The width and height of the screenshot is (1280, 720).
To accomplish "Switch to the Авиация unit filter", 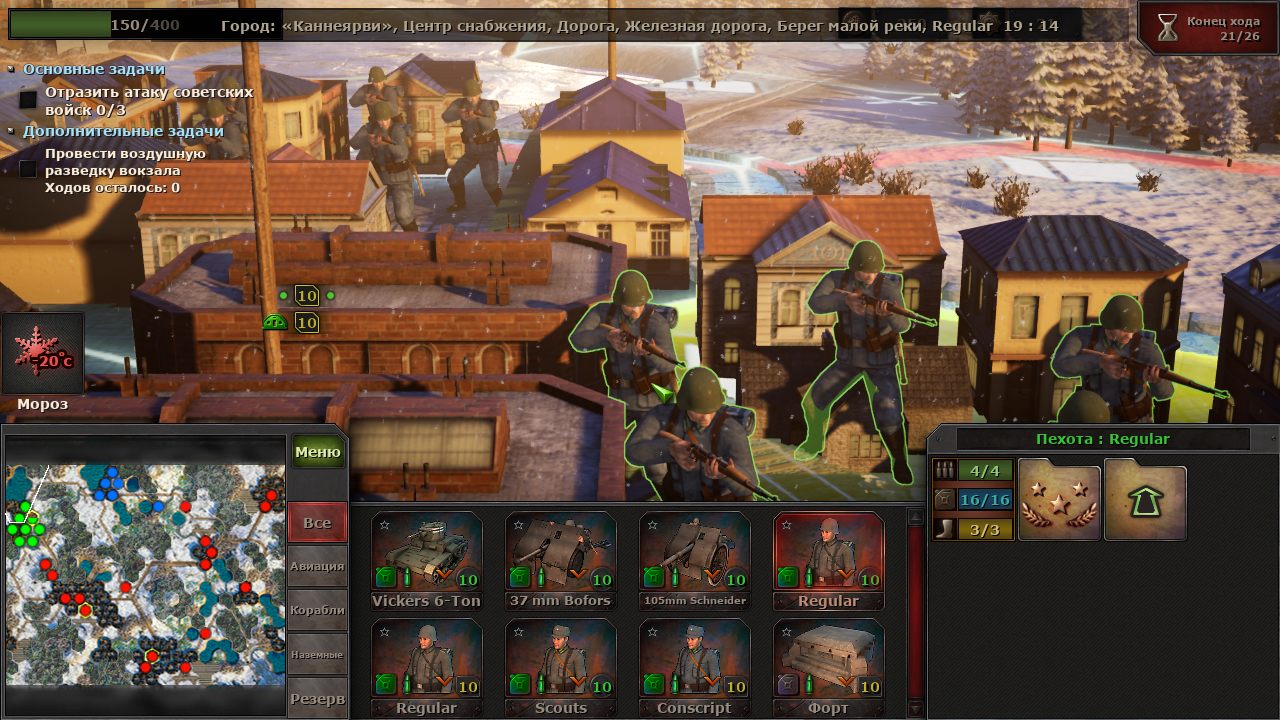I will [x=317, y=566].
